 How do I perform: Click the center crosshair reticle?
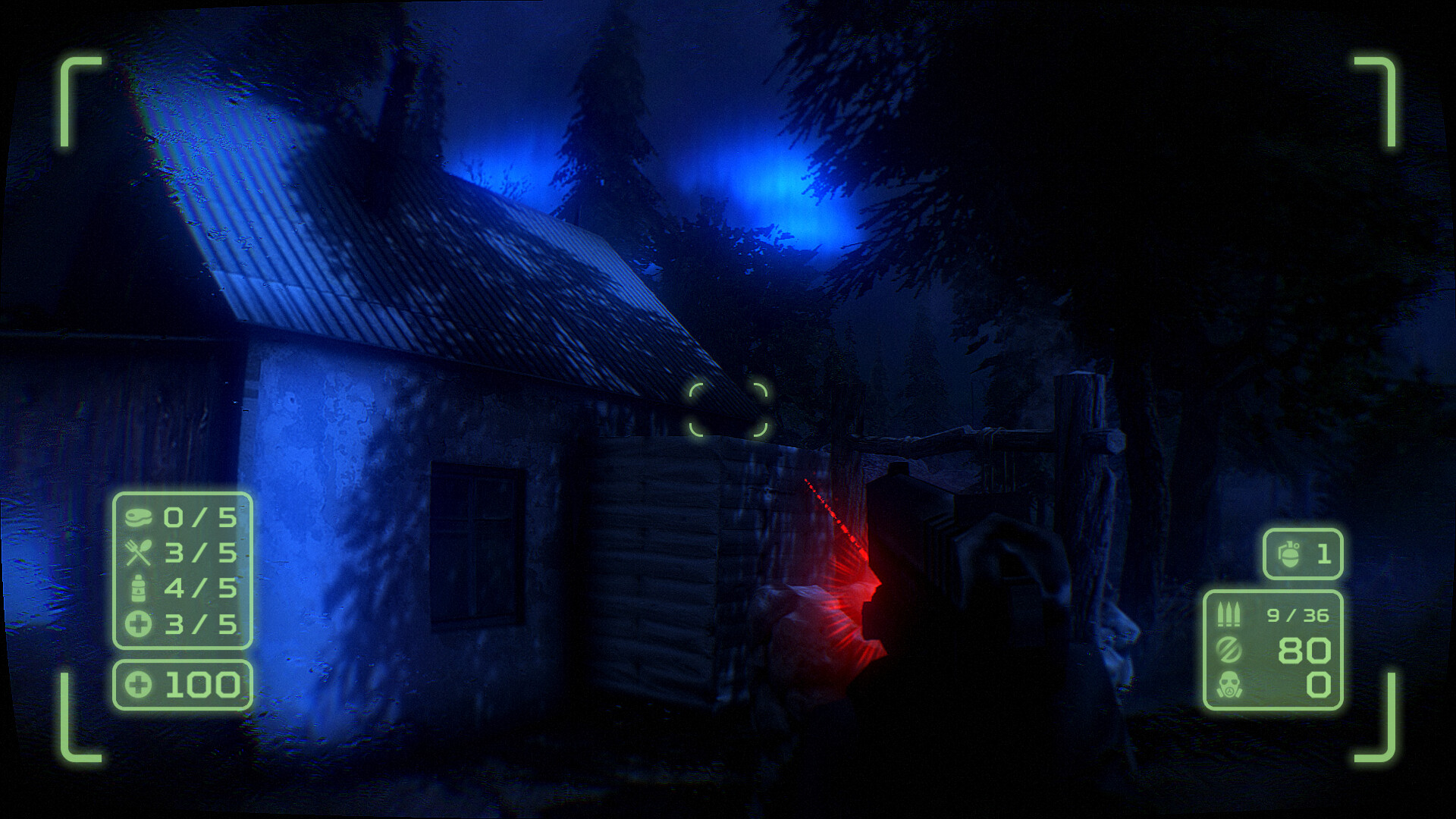point(728,409)
